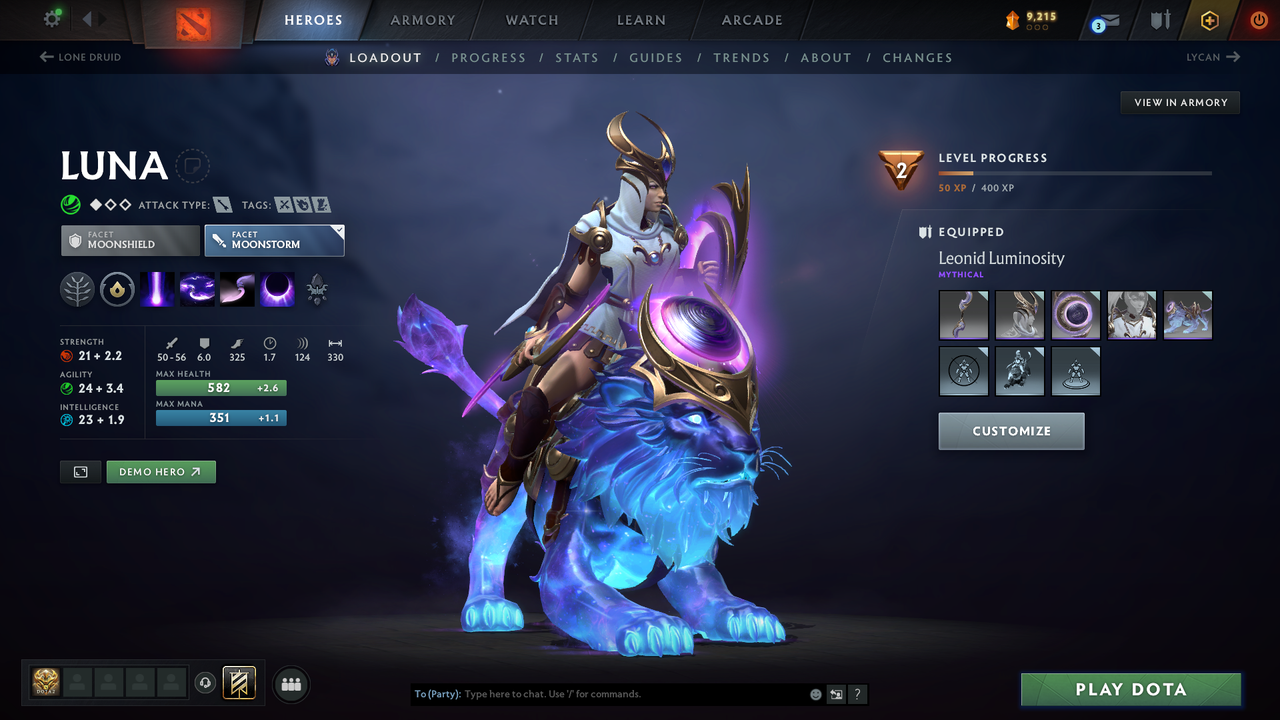
Task: Click the Demo Hero button
Action: (161, 471)
